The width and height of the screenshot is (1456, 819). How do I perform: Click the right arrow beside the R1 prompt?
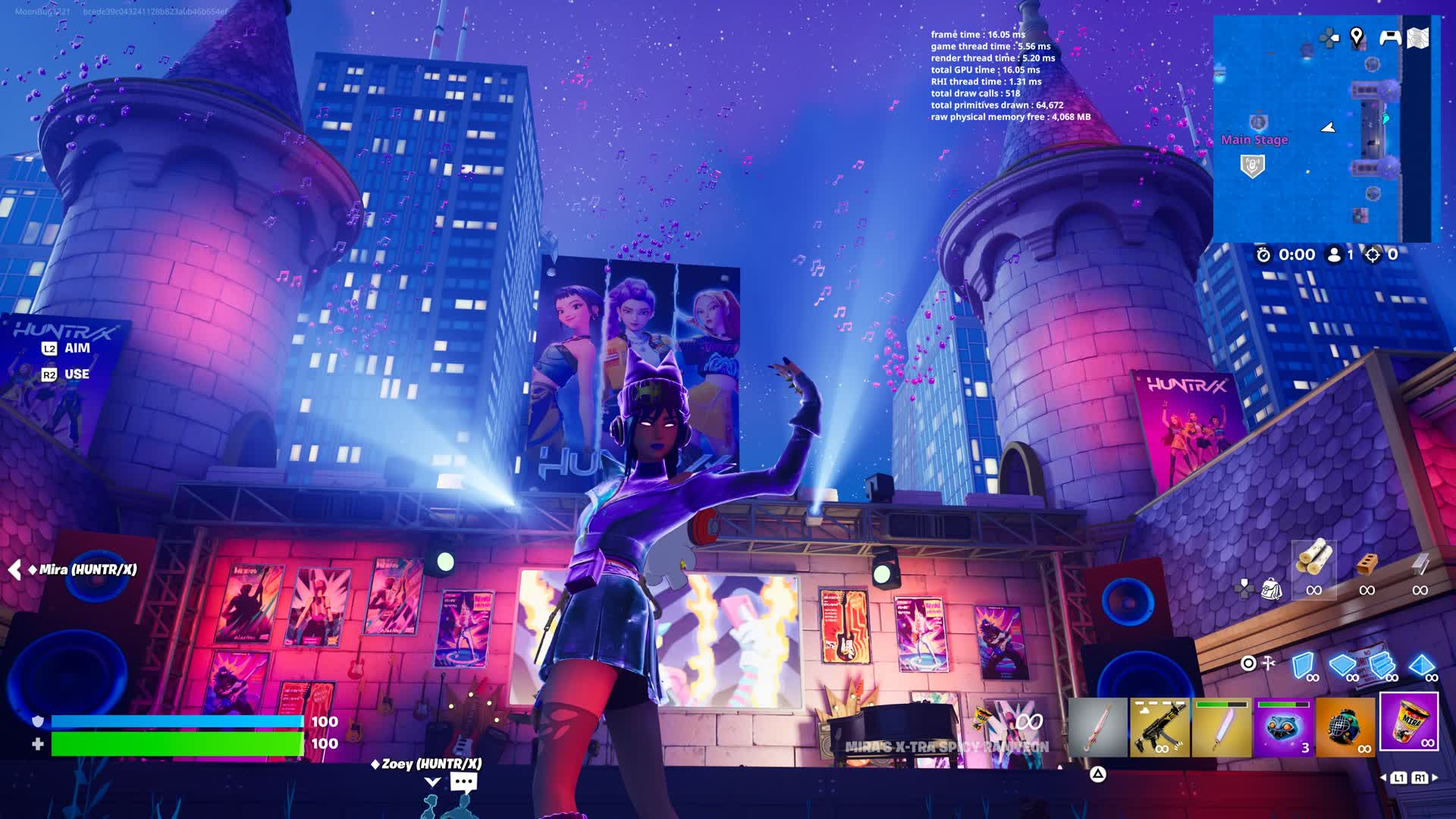click(x=1435, y=778)
